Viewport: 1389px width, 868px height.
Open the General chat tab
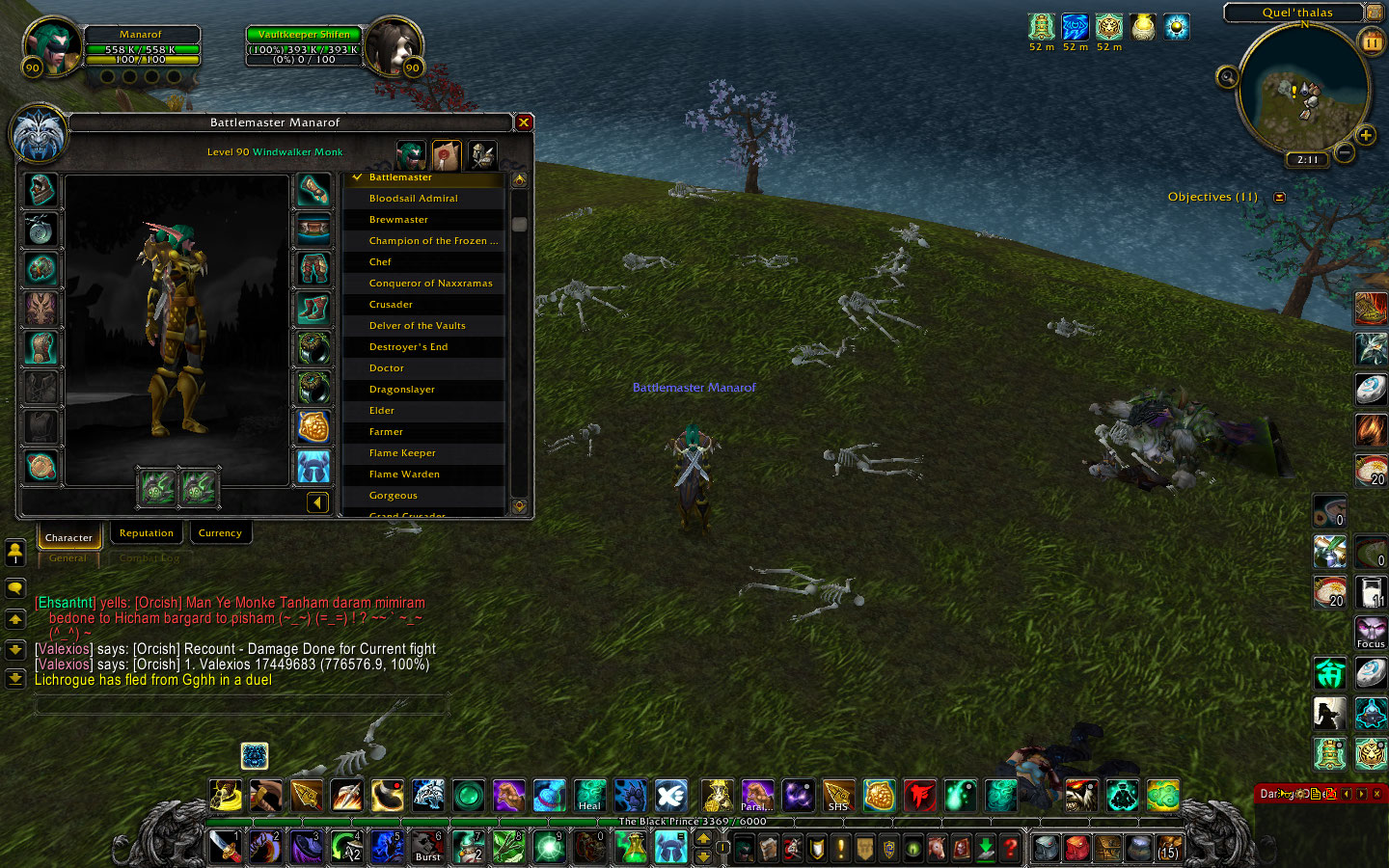[68, 558]
